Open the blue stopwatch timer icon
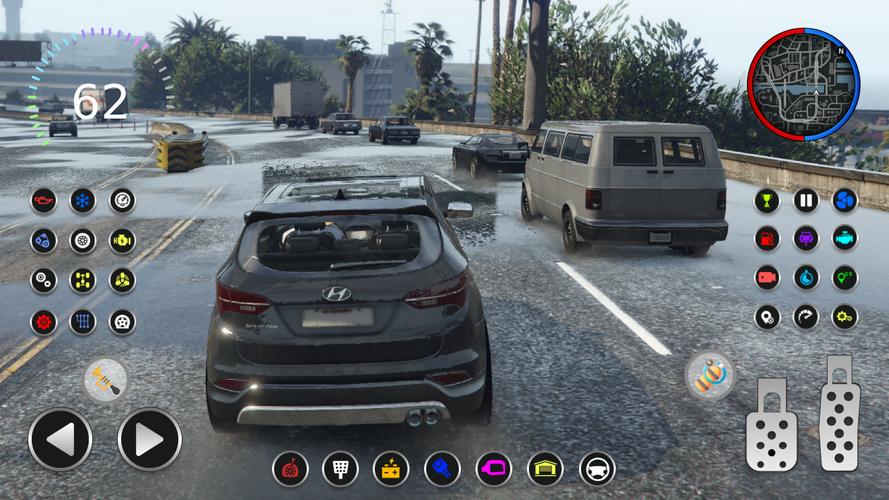 tap(806, 278)
